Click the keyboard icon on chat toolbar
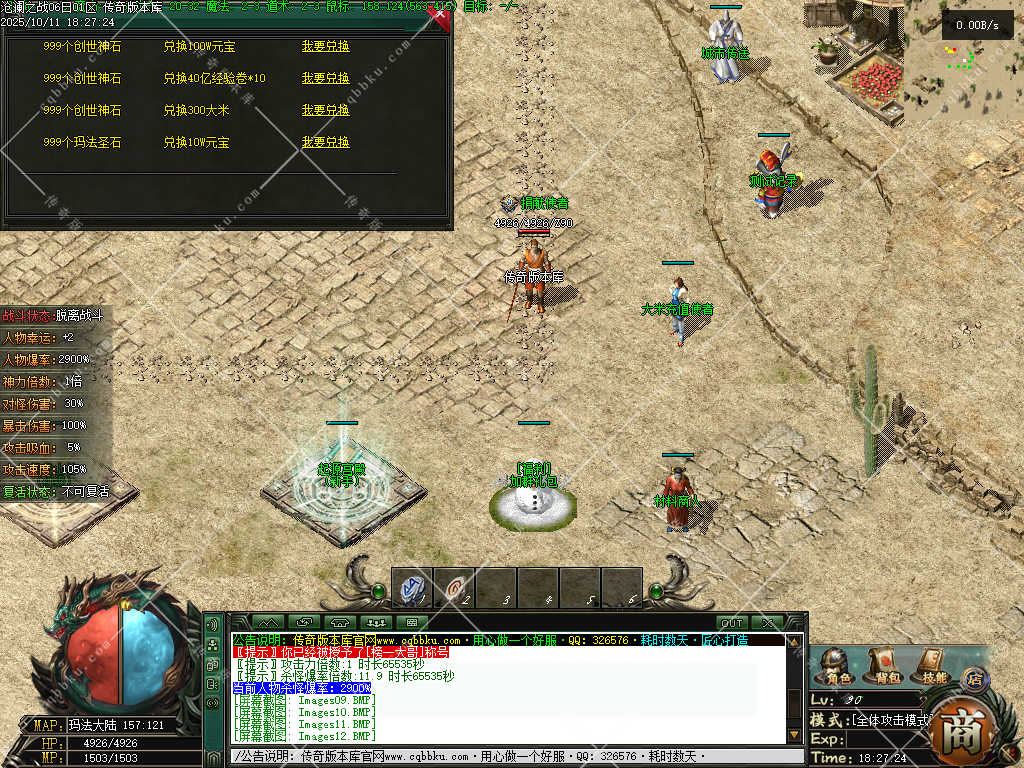Screen dimensions: 1024x768 [x=411, y=623]
